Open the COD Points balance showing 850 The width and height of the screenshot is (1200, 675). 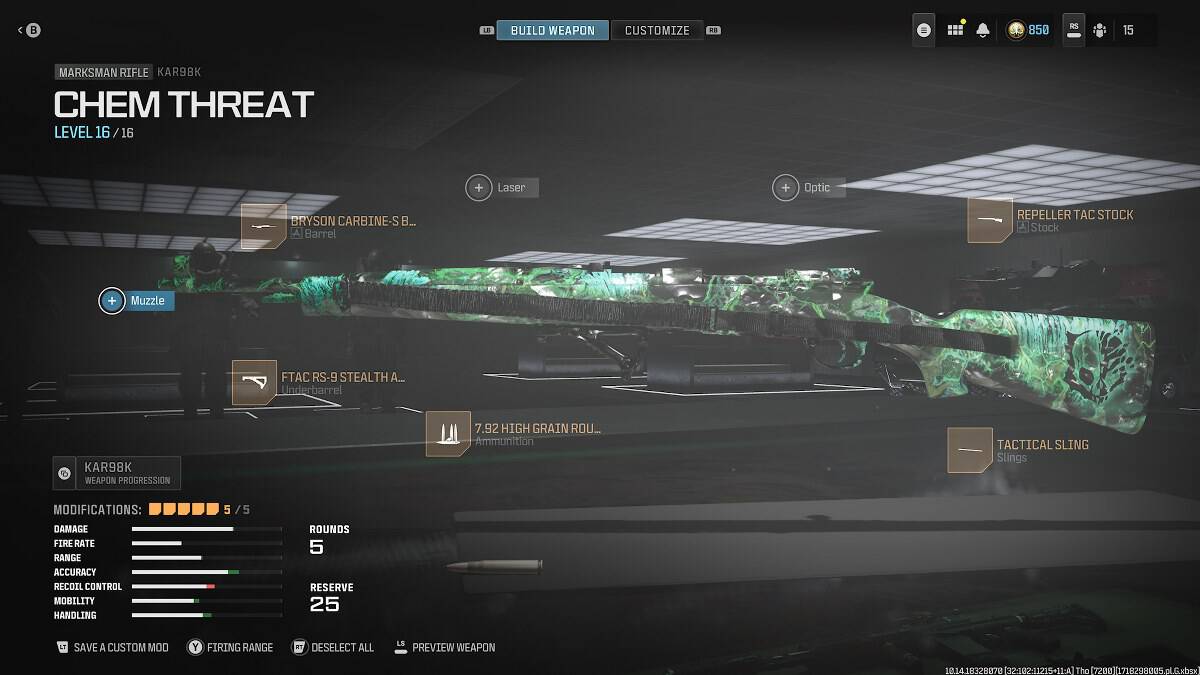(x=1028, y=30)
